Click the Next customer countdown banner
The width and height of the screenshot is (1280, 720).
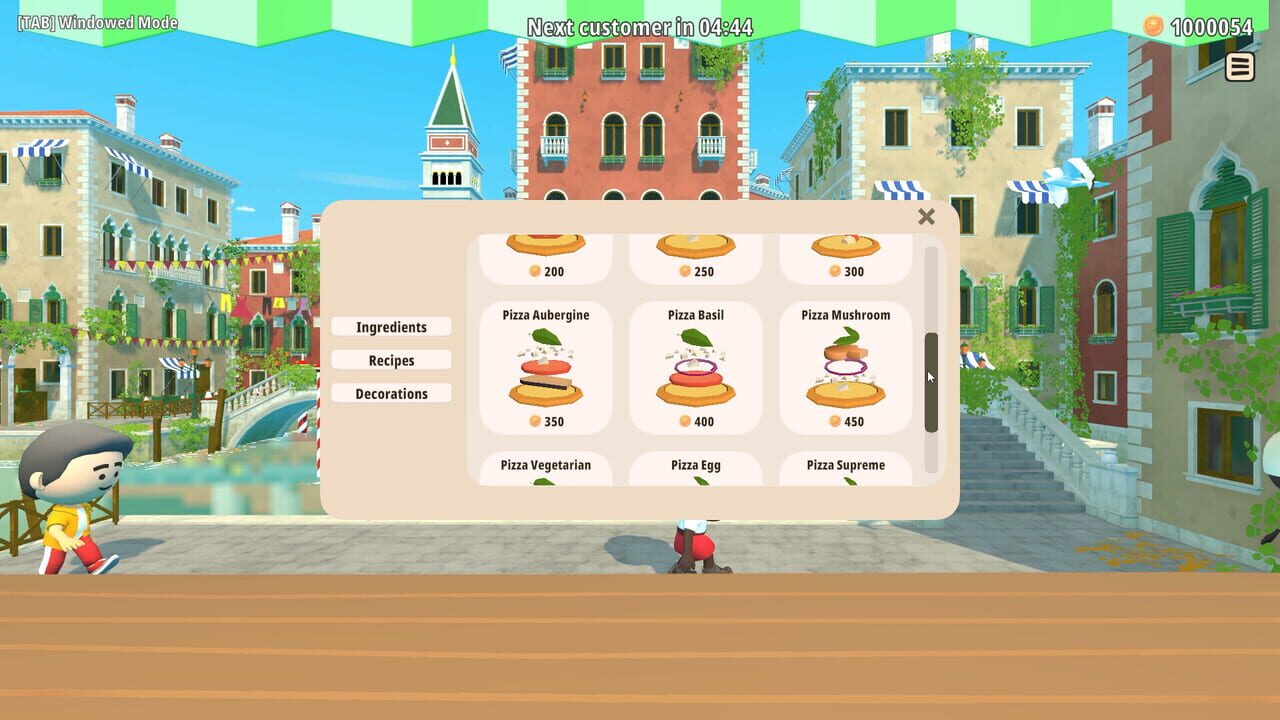[640, 26]
